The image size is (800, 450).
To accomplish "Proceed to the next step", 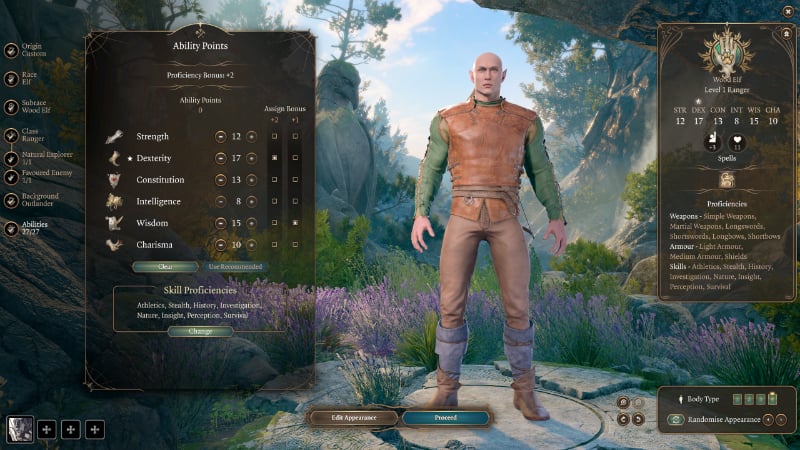I will (445, 417).
